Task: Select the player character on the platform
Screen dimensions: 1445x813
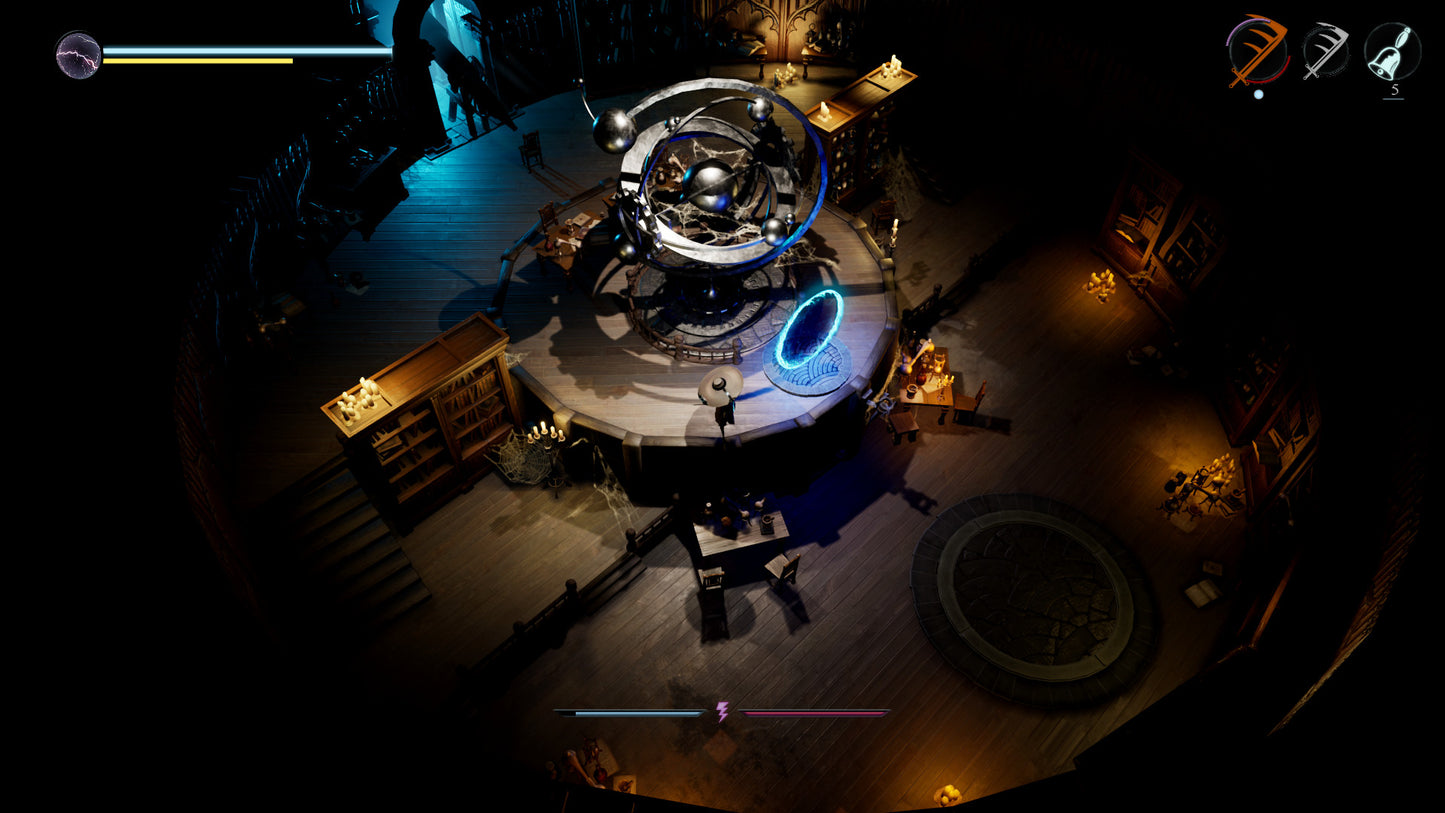Action: (720, 395)
